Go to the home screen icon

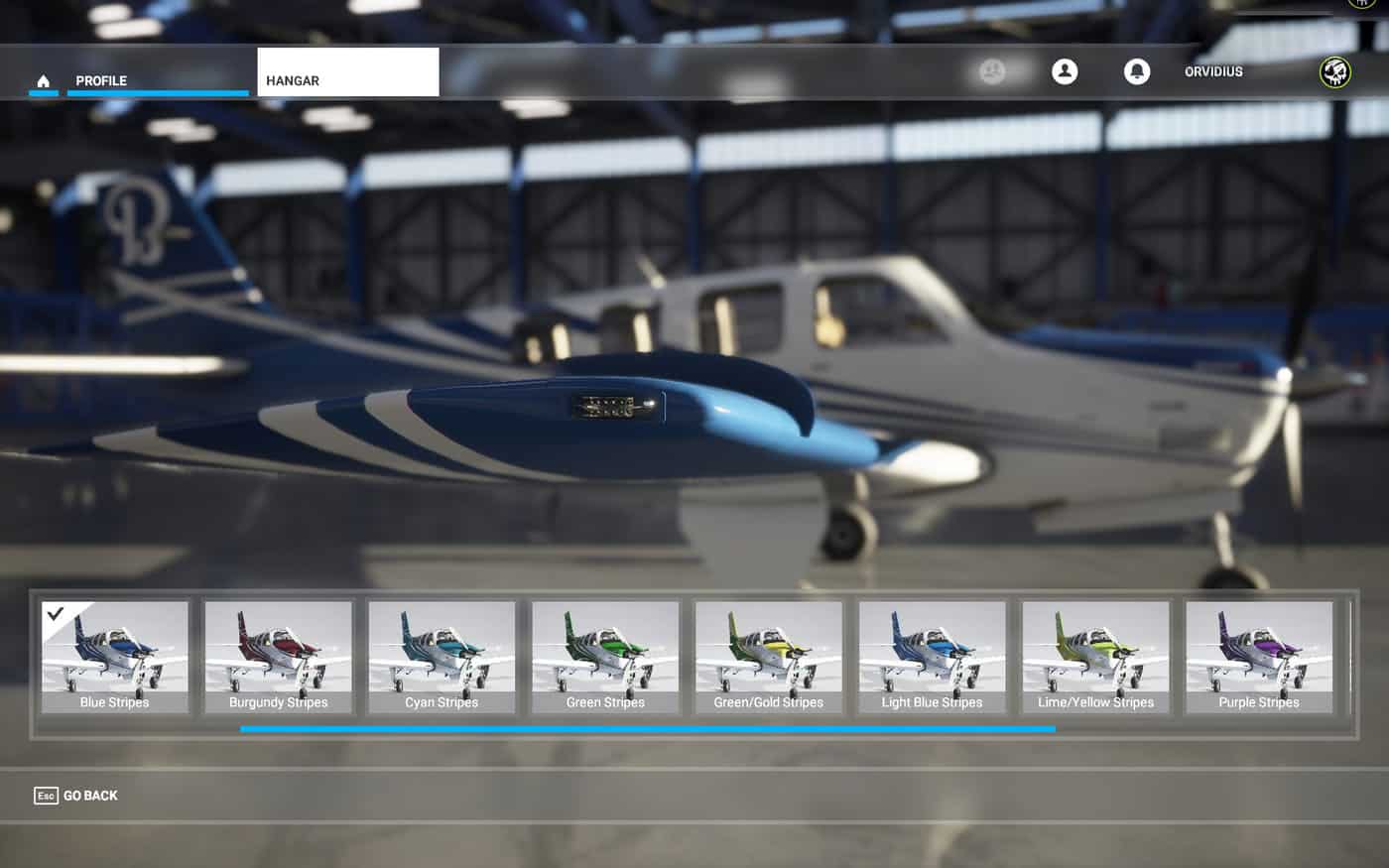tap(43, 80)
